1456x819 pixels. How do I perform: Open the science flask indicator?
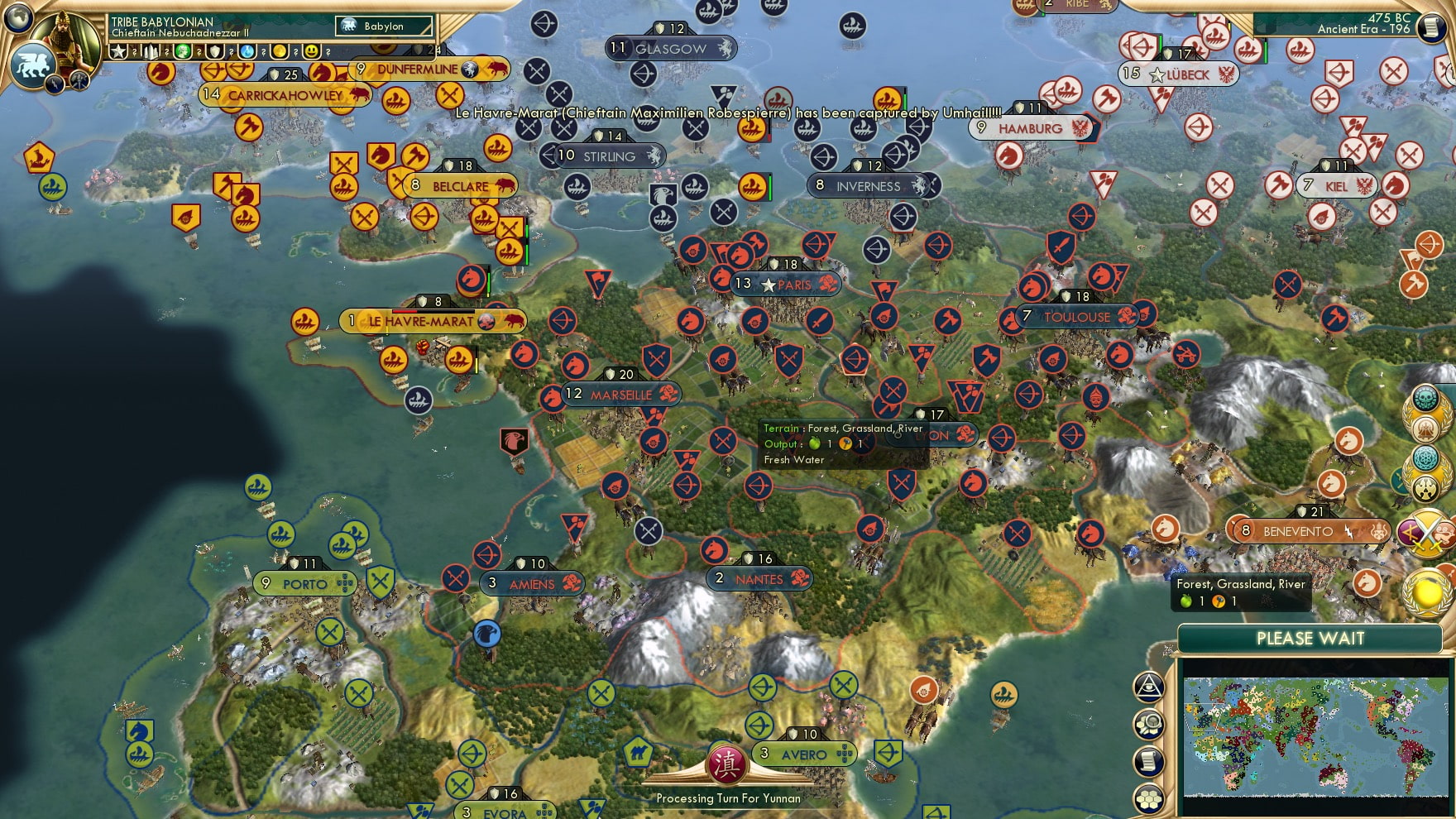click(247, 52)
